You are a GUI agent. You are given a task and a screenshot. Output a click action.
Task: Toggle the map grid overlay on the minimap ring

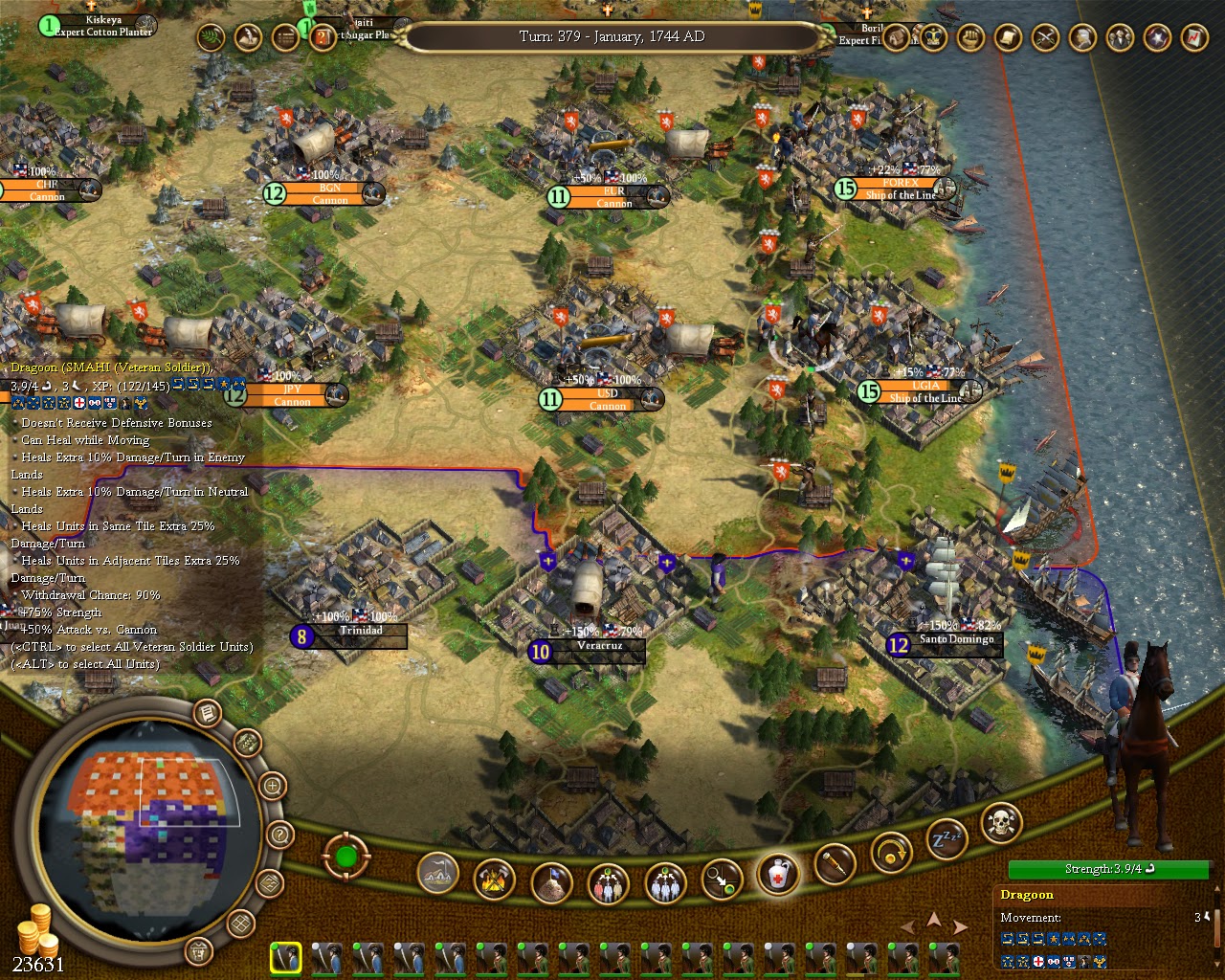pos(240,924)
